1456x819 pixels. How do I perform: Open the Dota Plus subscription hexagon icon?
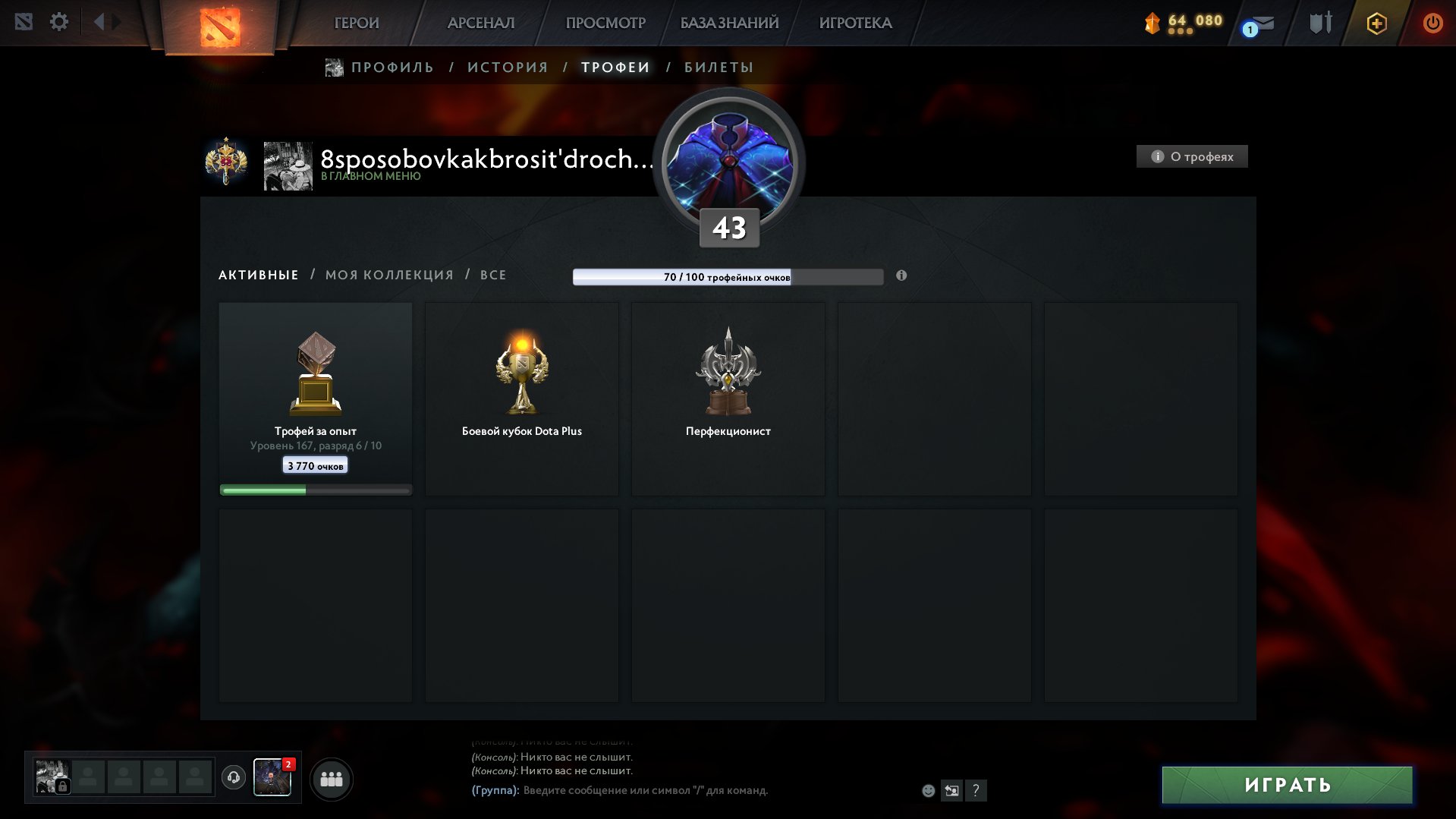[x=1376, y=24]
